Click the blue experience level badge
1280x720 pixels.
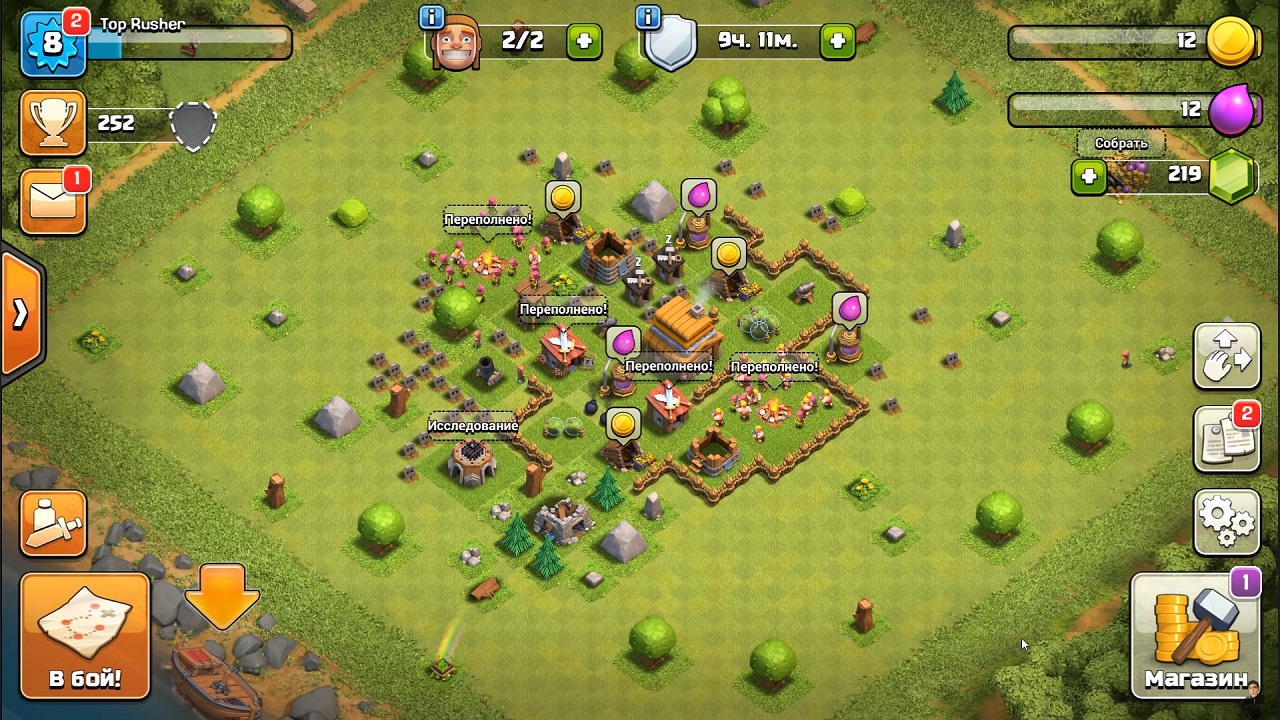click(x=52, y=45)
